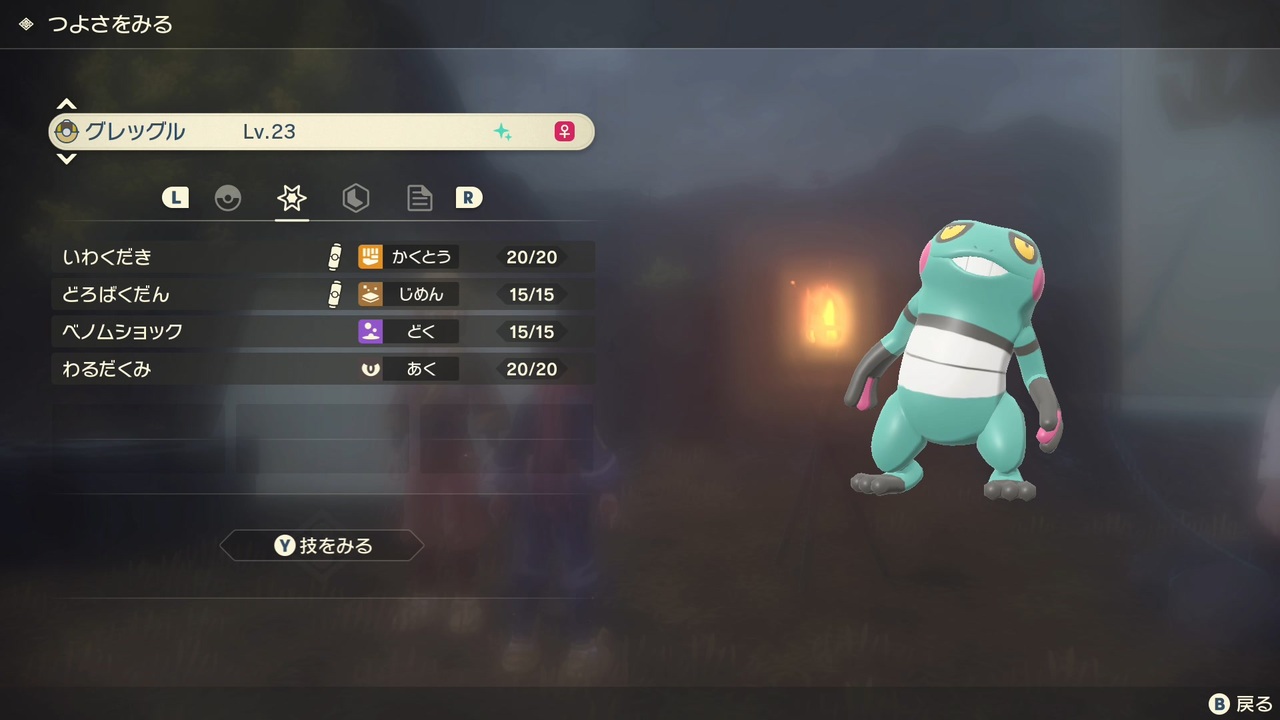Image resolution: width=1280 pixels, height=720 pixels.
Task: Switch tabs using the R bumper indicator
Action: pyautogui.click(x=469, y=197)
